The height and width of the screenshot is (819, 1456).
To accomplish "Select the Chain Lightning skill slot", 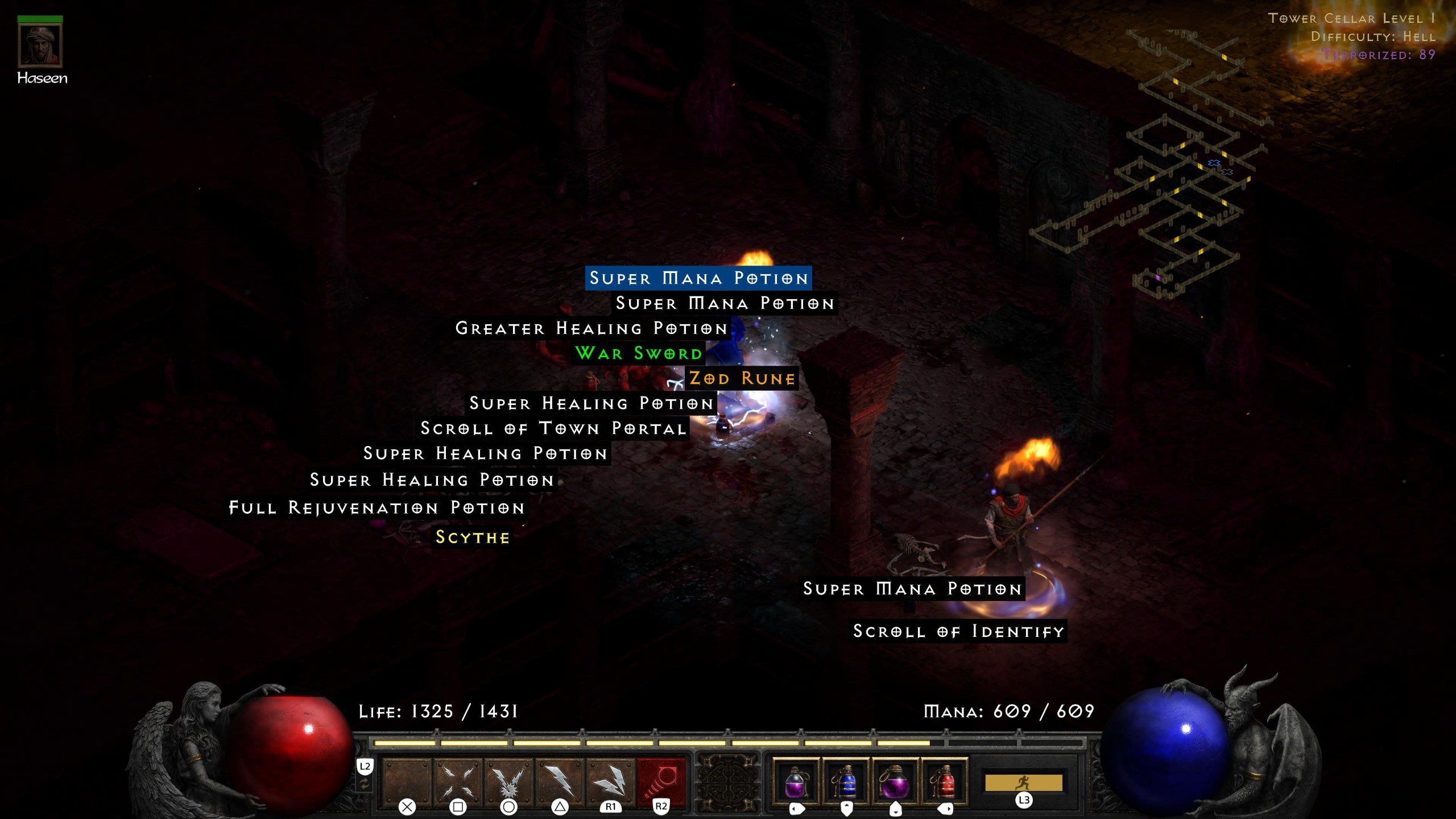I will click(610, 780).
